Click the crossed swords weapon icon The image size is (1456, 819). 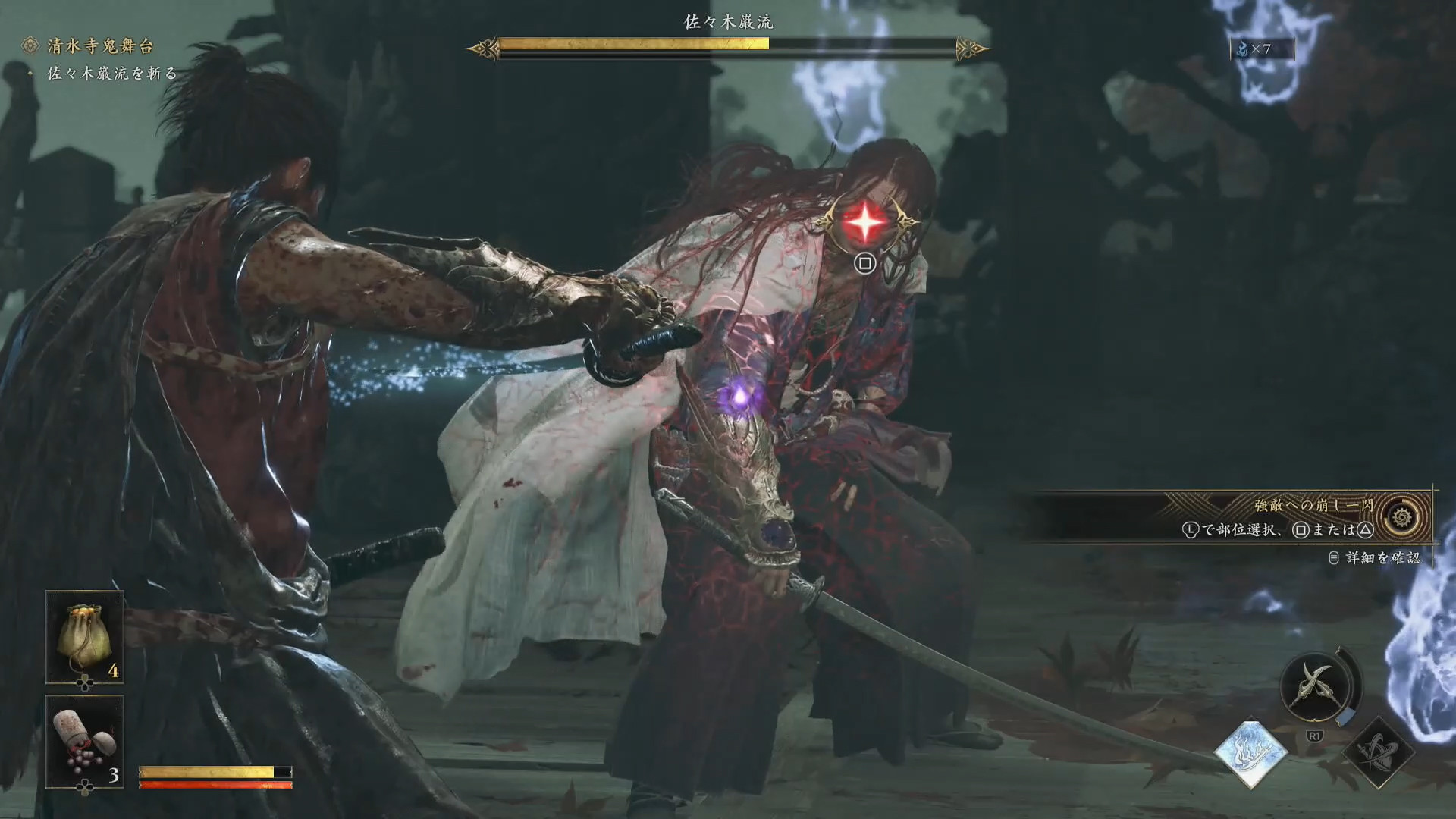click(x=1316, y=687)
